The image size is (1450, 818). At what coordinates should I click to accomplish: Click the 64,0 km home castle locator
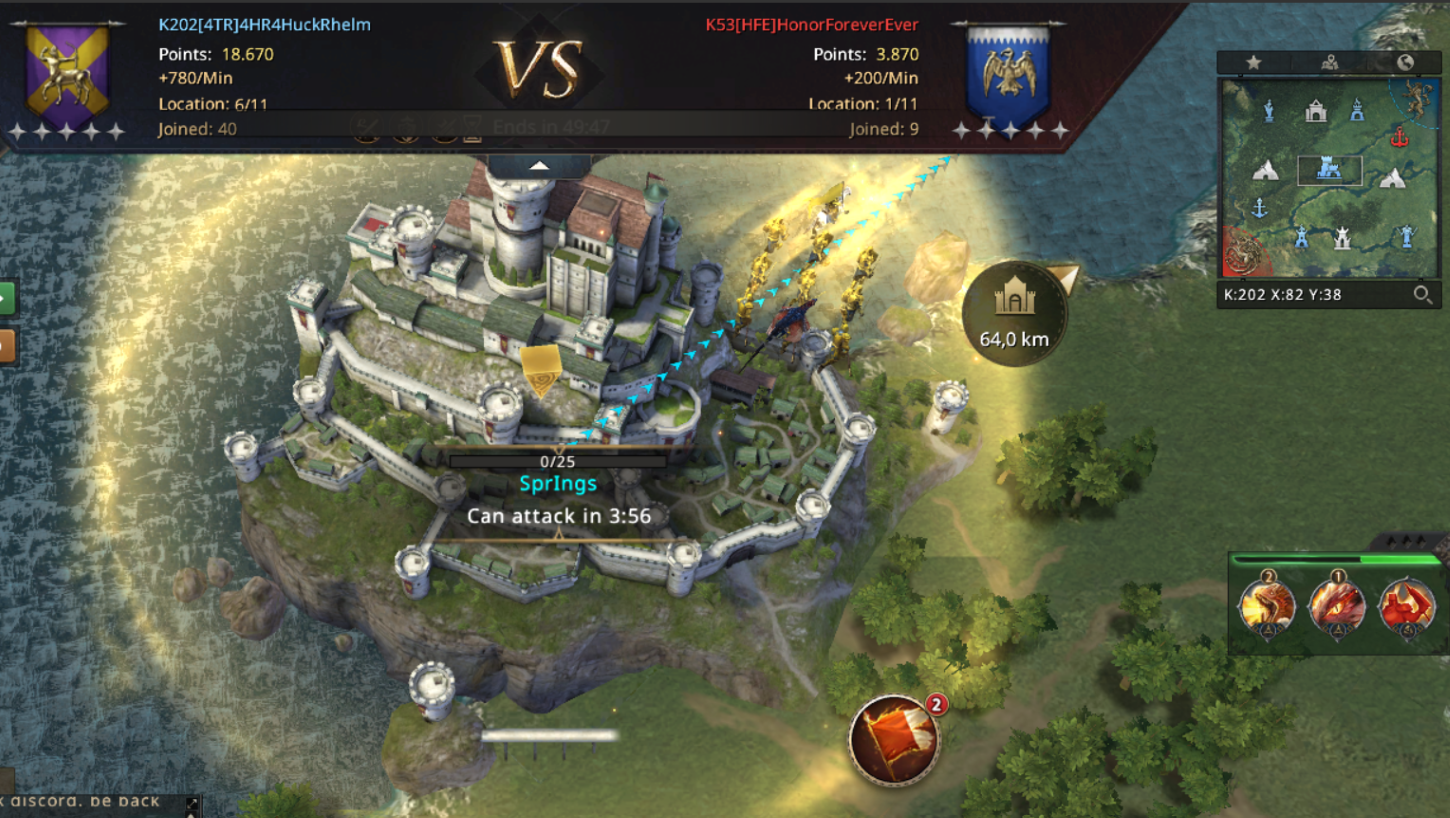1014,313
